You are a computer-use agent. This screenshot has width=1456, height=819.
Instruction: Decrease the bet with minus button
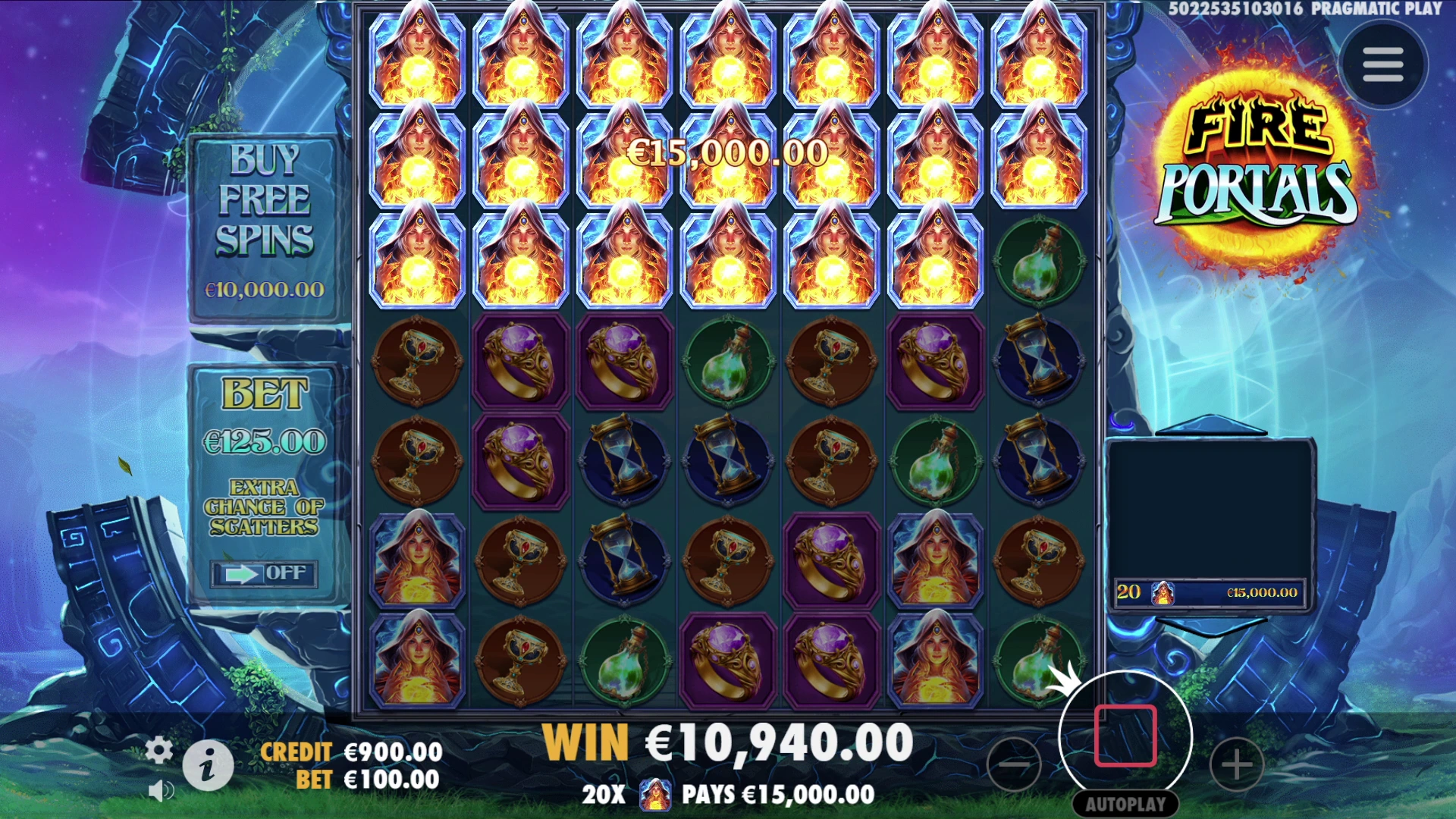(x=1014, y=764)
